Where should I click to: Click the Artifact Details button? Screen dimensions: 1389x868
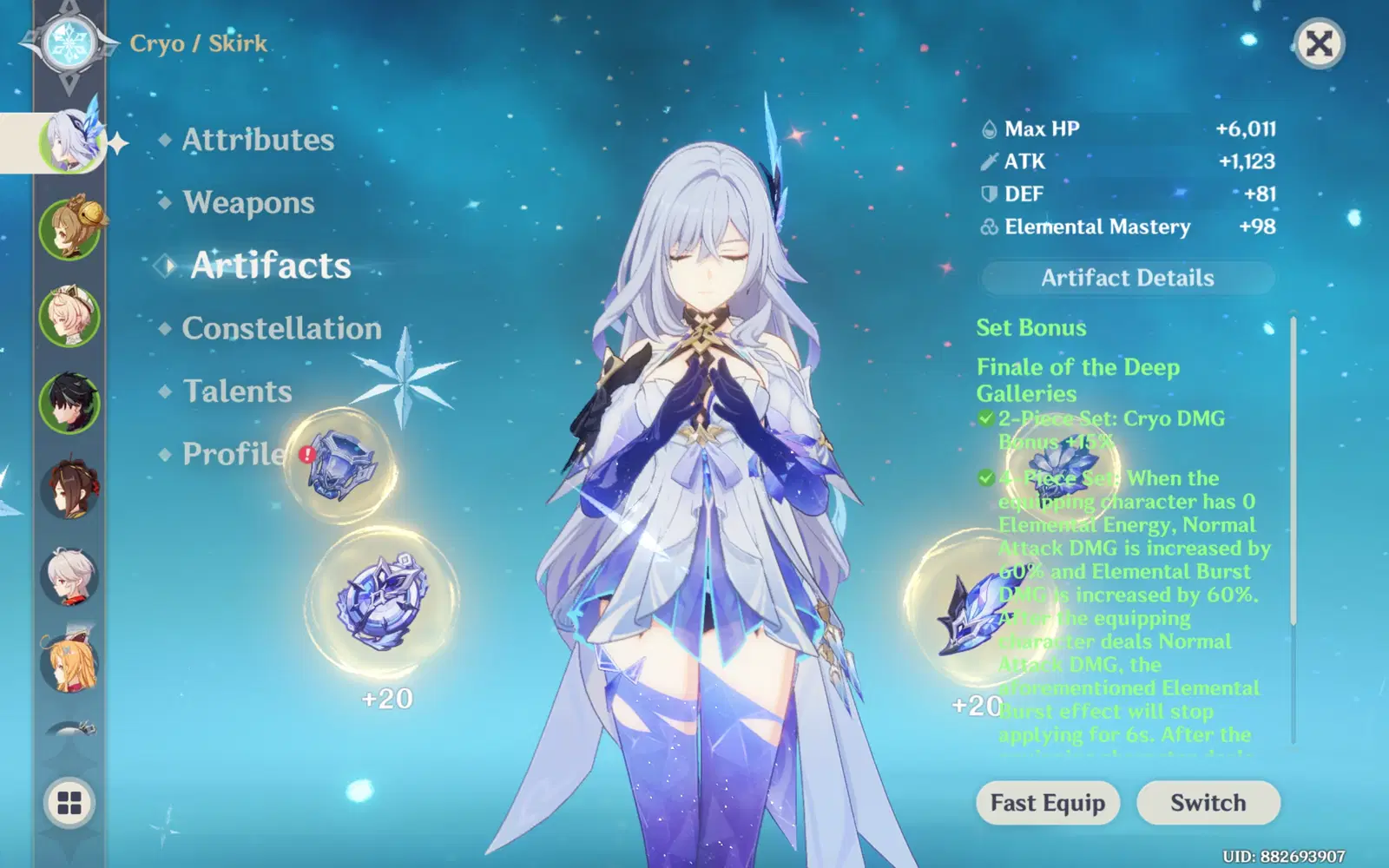[1126, 278]
